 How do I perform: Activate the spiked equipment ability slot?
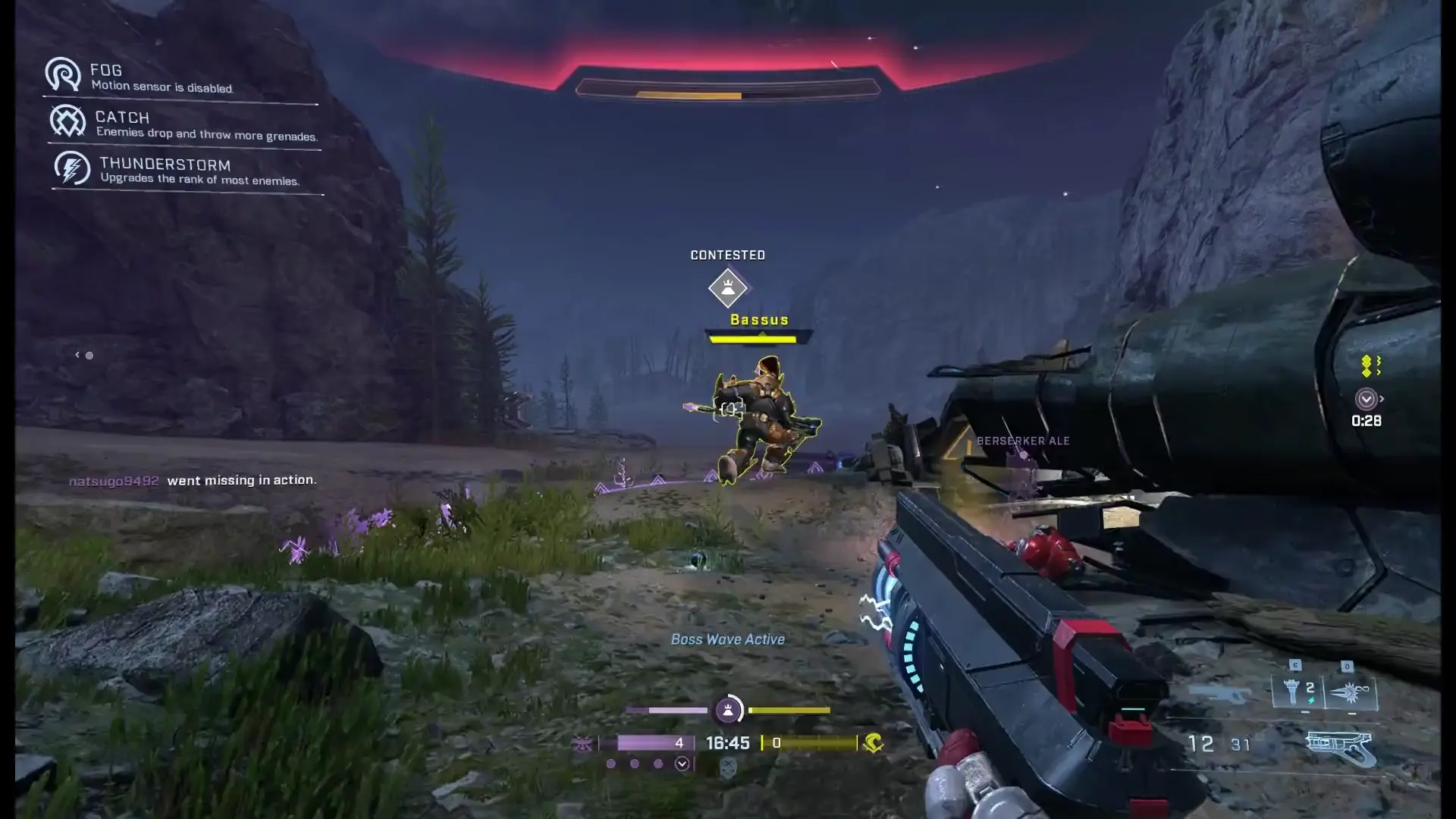tap(1350, 691)
